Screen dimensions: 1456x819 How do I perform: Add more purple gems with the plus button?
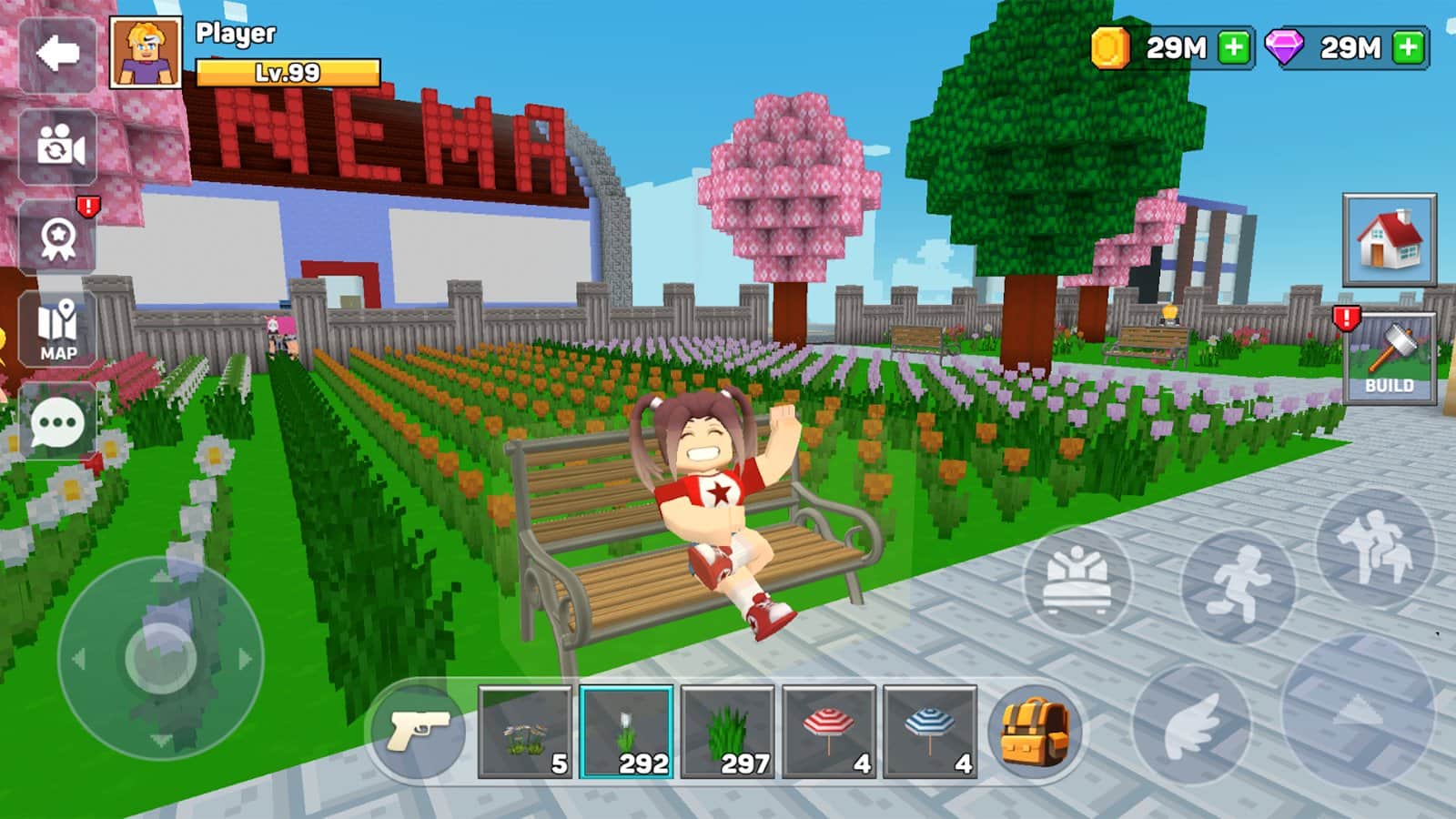point(1408,47)
